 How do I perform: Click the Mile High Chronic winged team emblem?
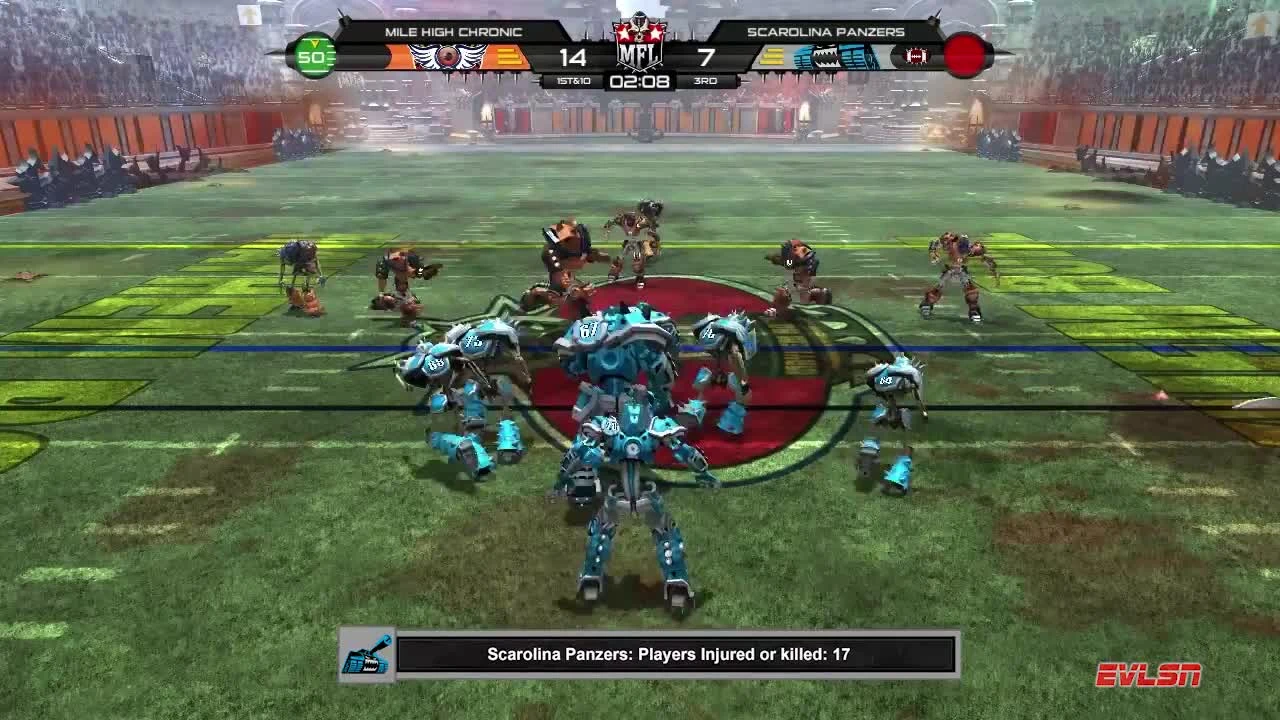(x=449, y=55)
